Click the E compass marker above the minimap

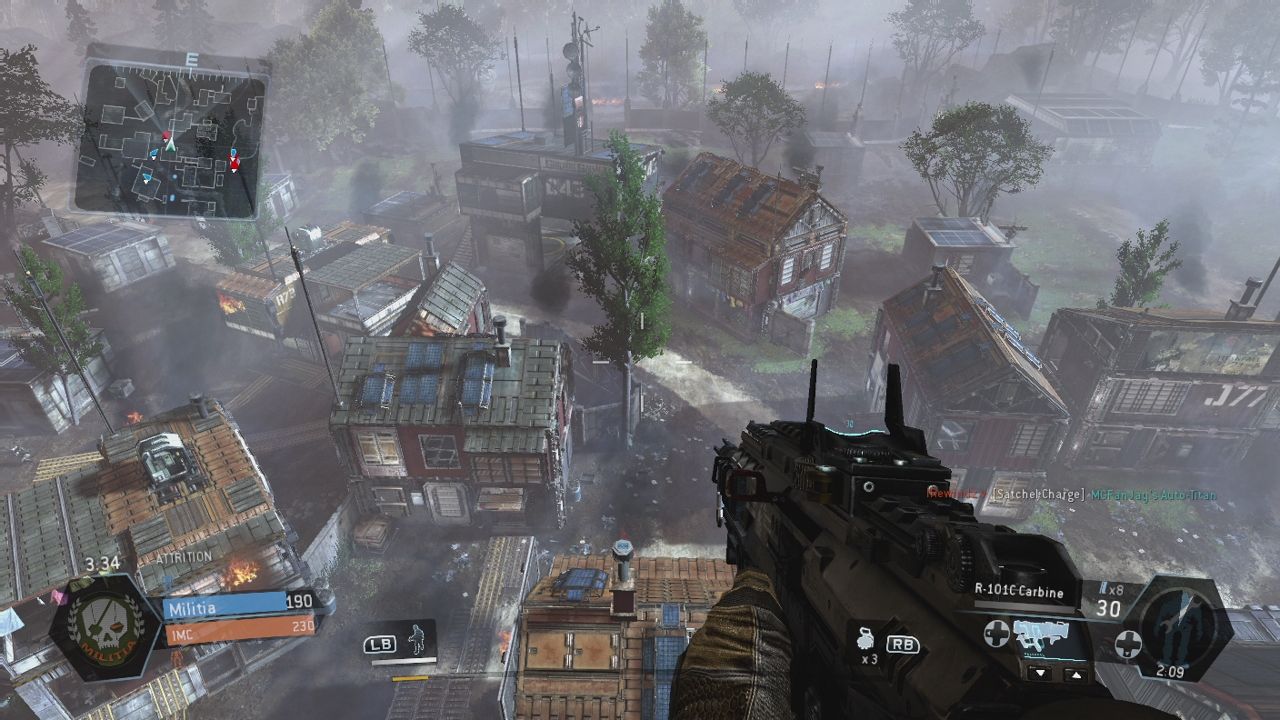(191, 58)
